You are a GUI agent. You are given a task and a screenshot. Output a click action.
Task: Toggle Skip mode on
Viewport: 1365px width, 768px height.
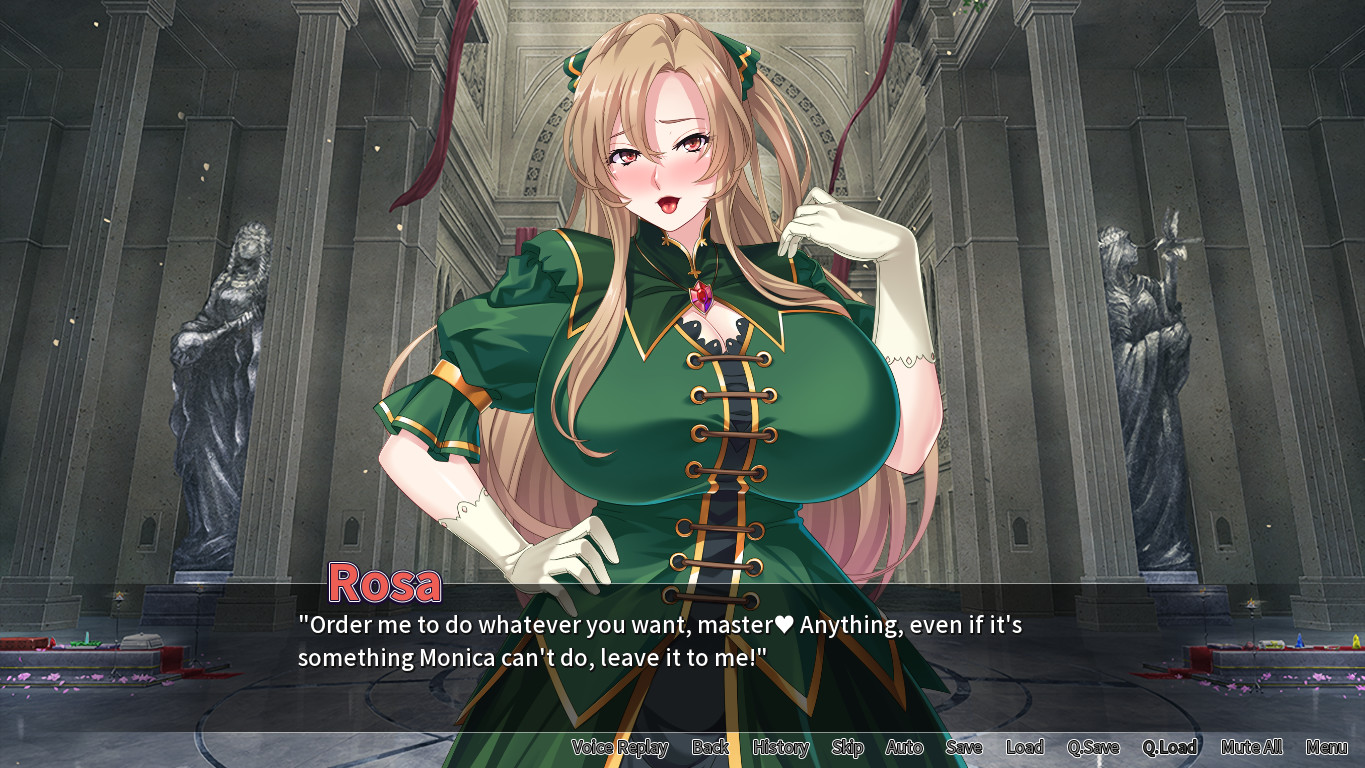846,747
